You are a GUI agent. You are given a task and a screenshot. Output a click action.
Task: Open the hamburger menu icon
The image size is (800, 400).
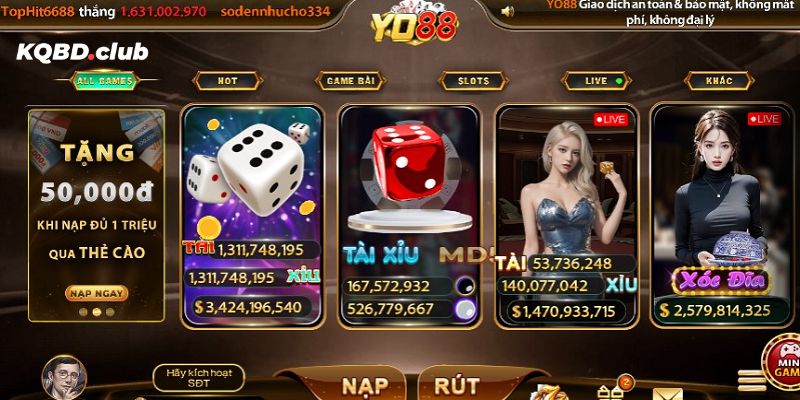751,381
